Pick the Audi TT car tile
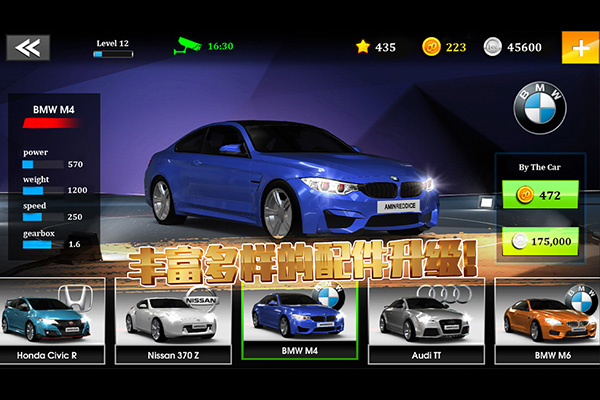The image size is (600, 400). 425,320
